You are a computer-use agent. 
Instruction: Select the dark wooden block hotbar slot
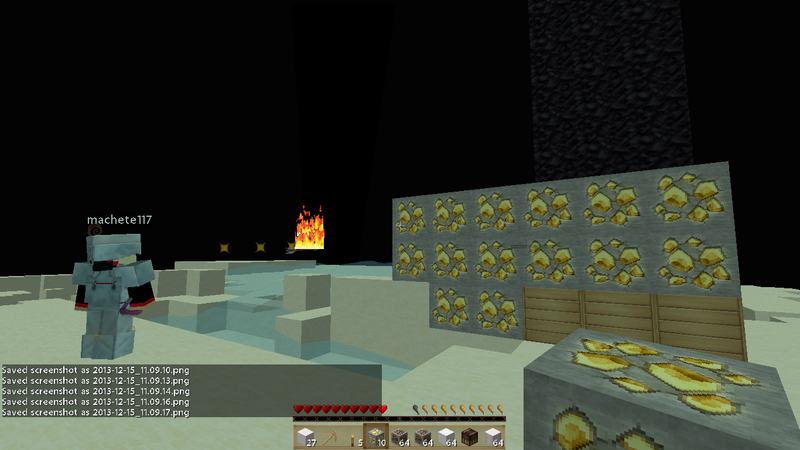(x=469, y=437)
